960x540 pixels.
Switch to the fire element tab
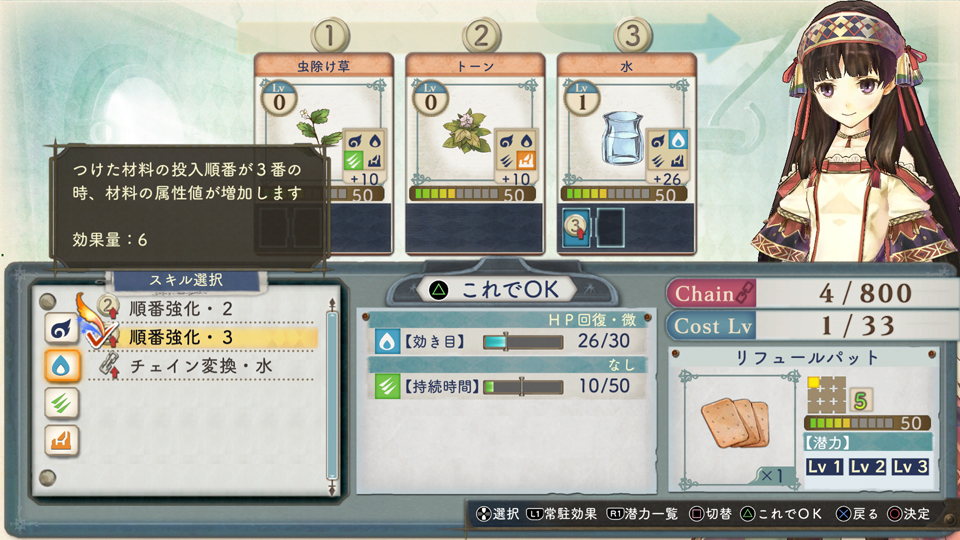click(x=62, y=327)
